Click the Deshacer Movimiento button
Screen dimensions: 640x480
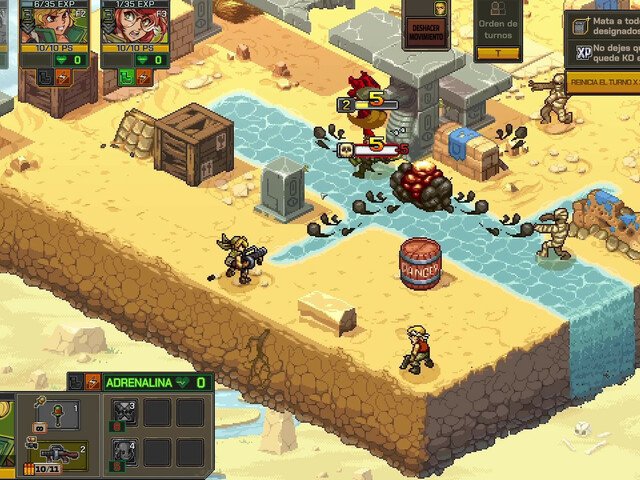[x=424, y=30]
